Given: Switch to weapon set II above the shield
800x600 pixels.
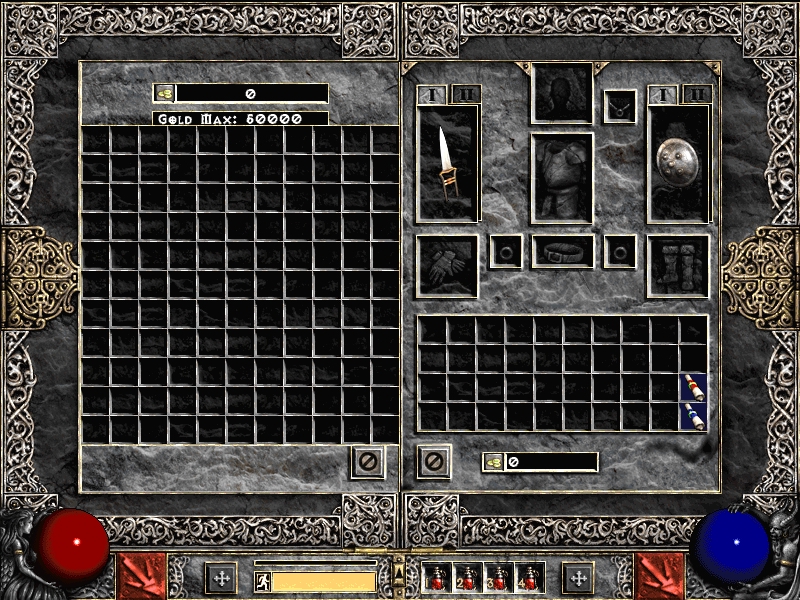Looking at the screenshot, I should (696, 95).
